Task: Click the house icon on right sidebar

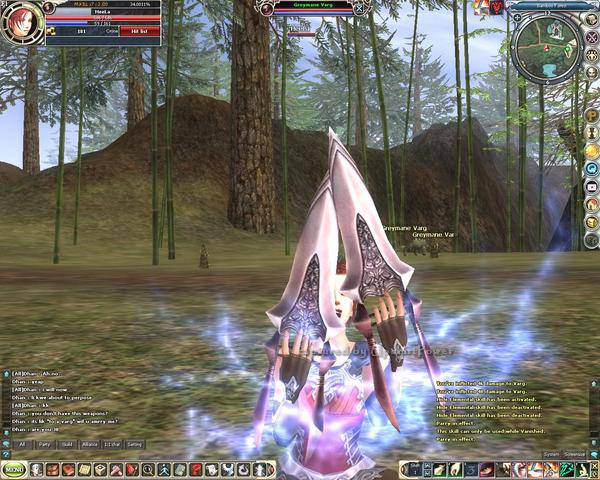Action: (x=591, y=203)
